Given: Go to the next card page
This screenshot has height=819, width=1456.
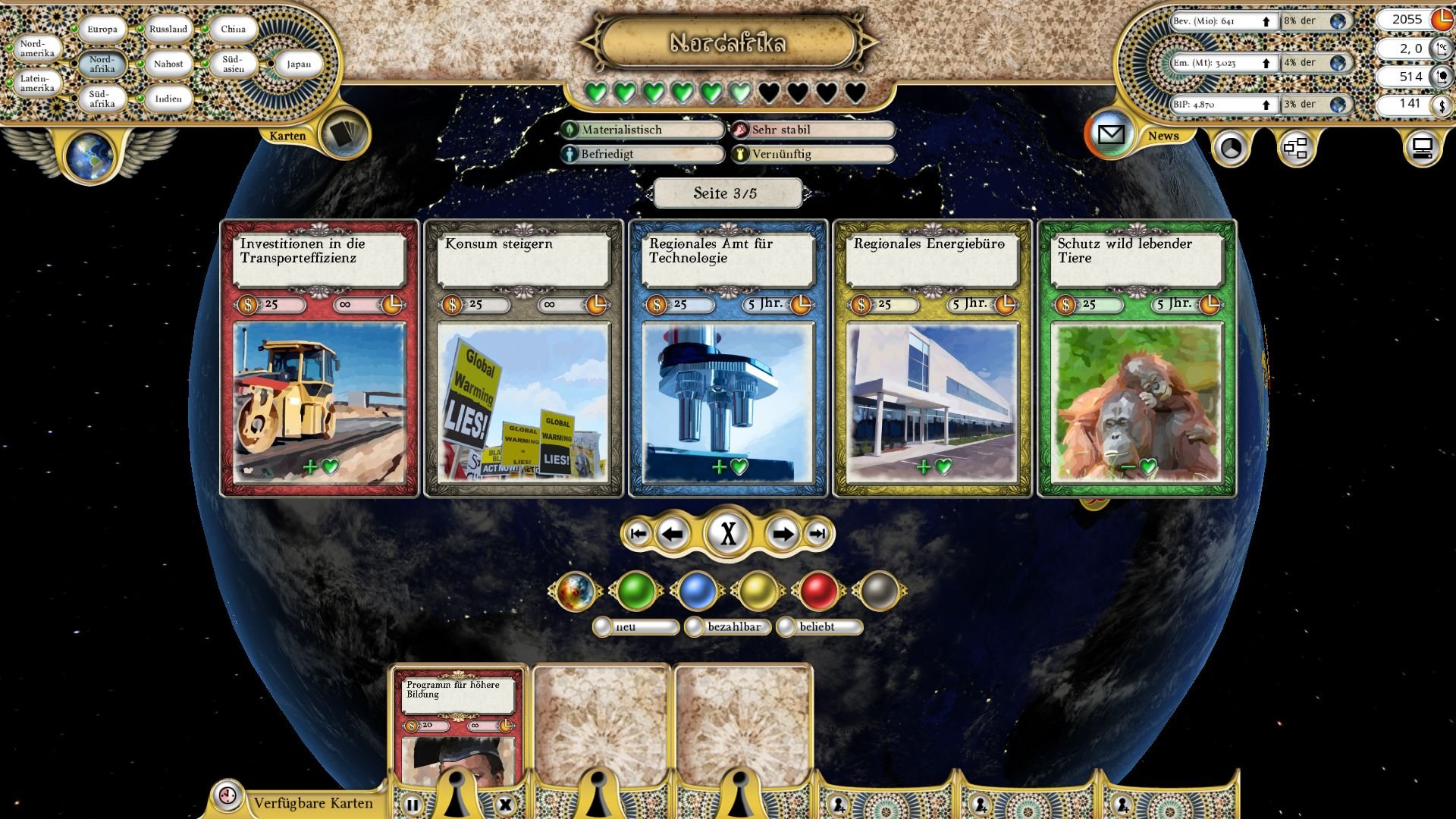Looking at the screenshot, I should coord(782,535).
